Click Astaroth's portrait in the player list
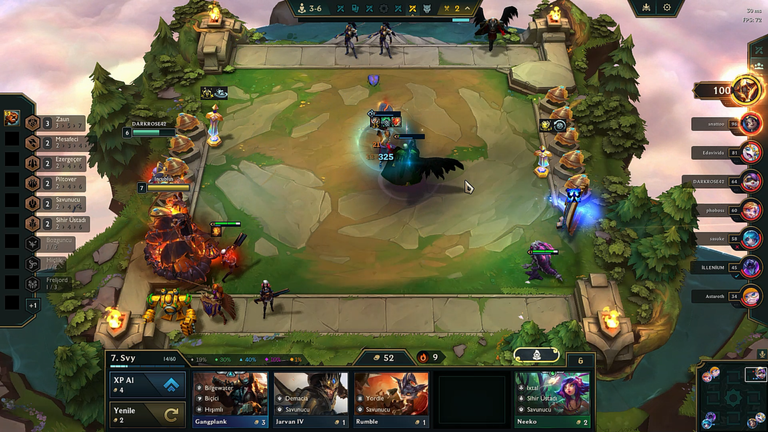The width and height of the screenshot is (768, 432). pyautogui.click(x=750, y=296)
